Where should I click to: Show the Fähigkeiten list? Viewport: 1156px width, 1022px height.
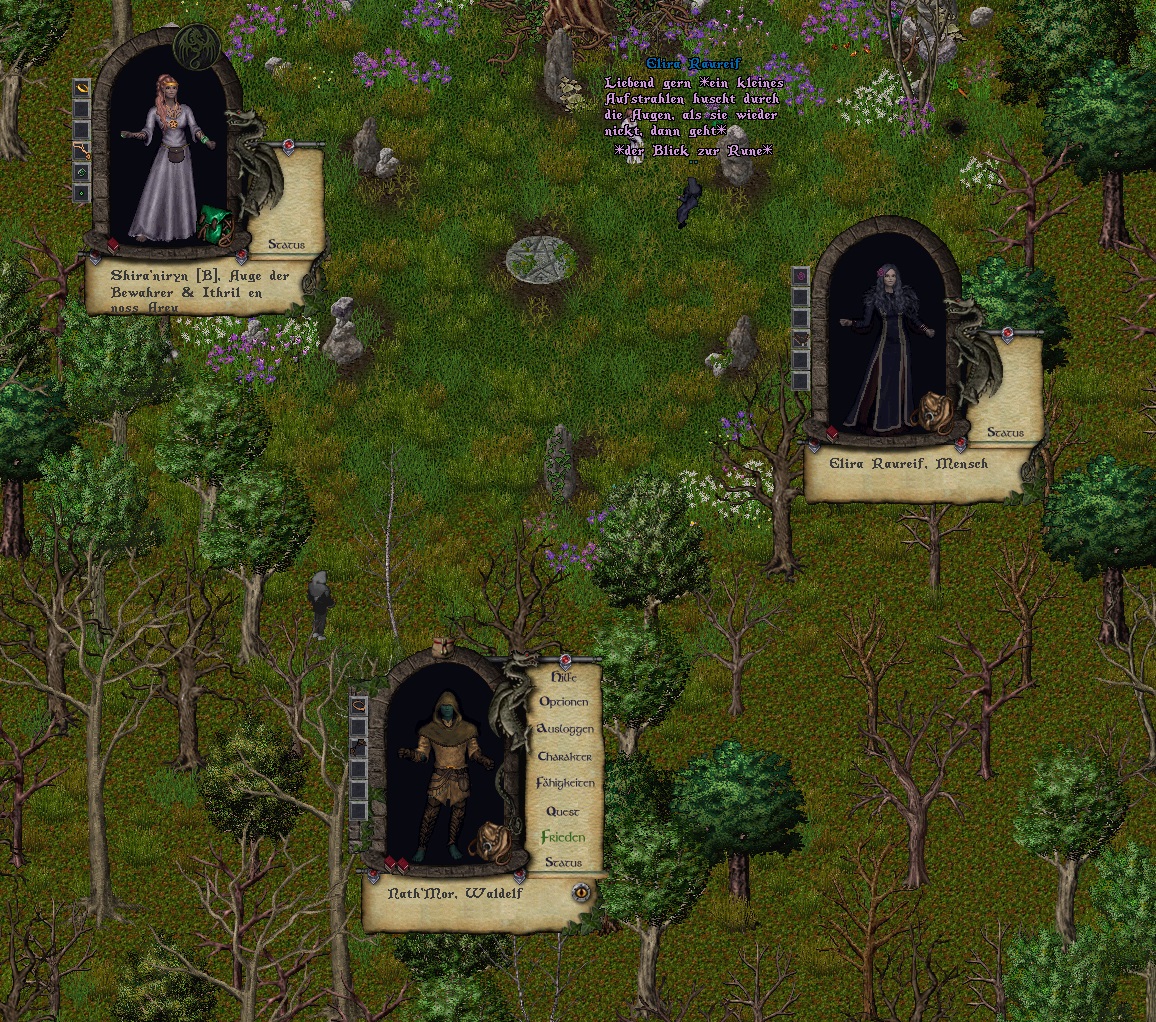[x=565, y=783]
